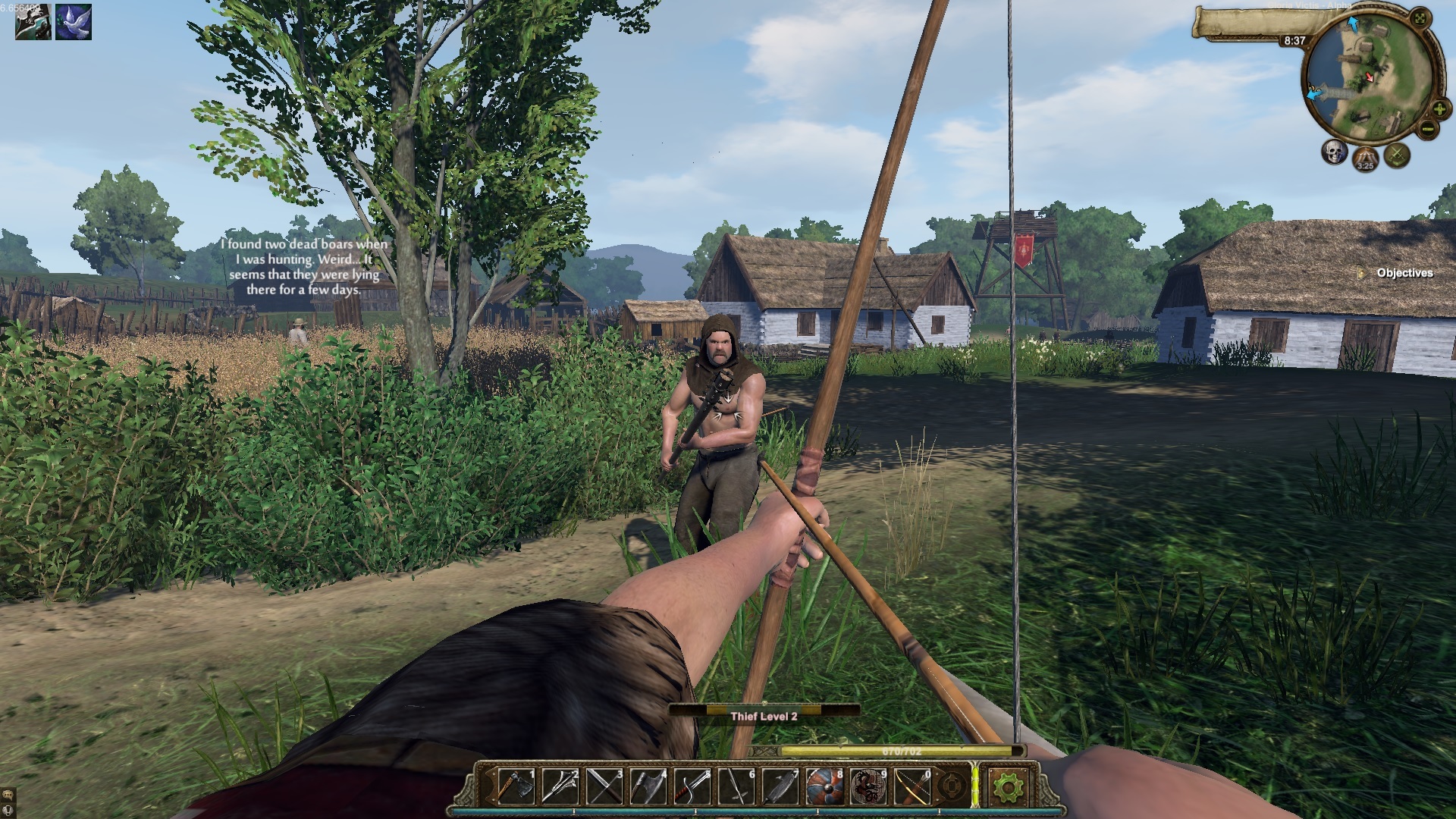Equip the blue and red round shield

click(824, 786)
